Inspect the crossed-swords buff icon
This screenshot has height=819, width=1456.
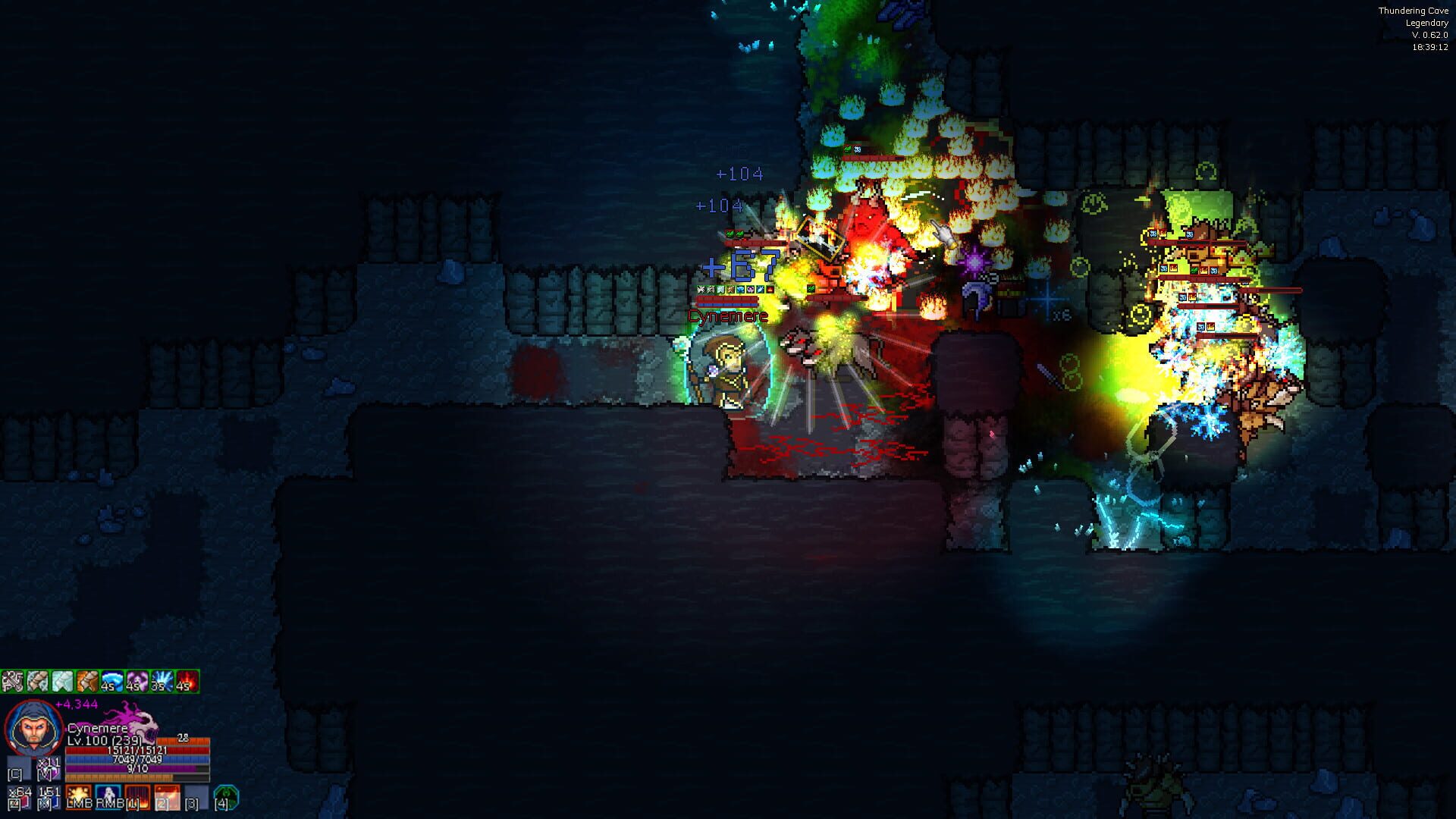tap(13, 680)
